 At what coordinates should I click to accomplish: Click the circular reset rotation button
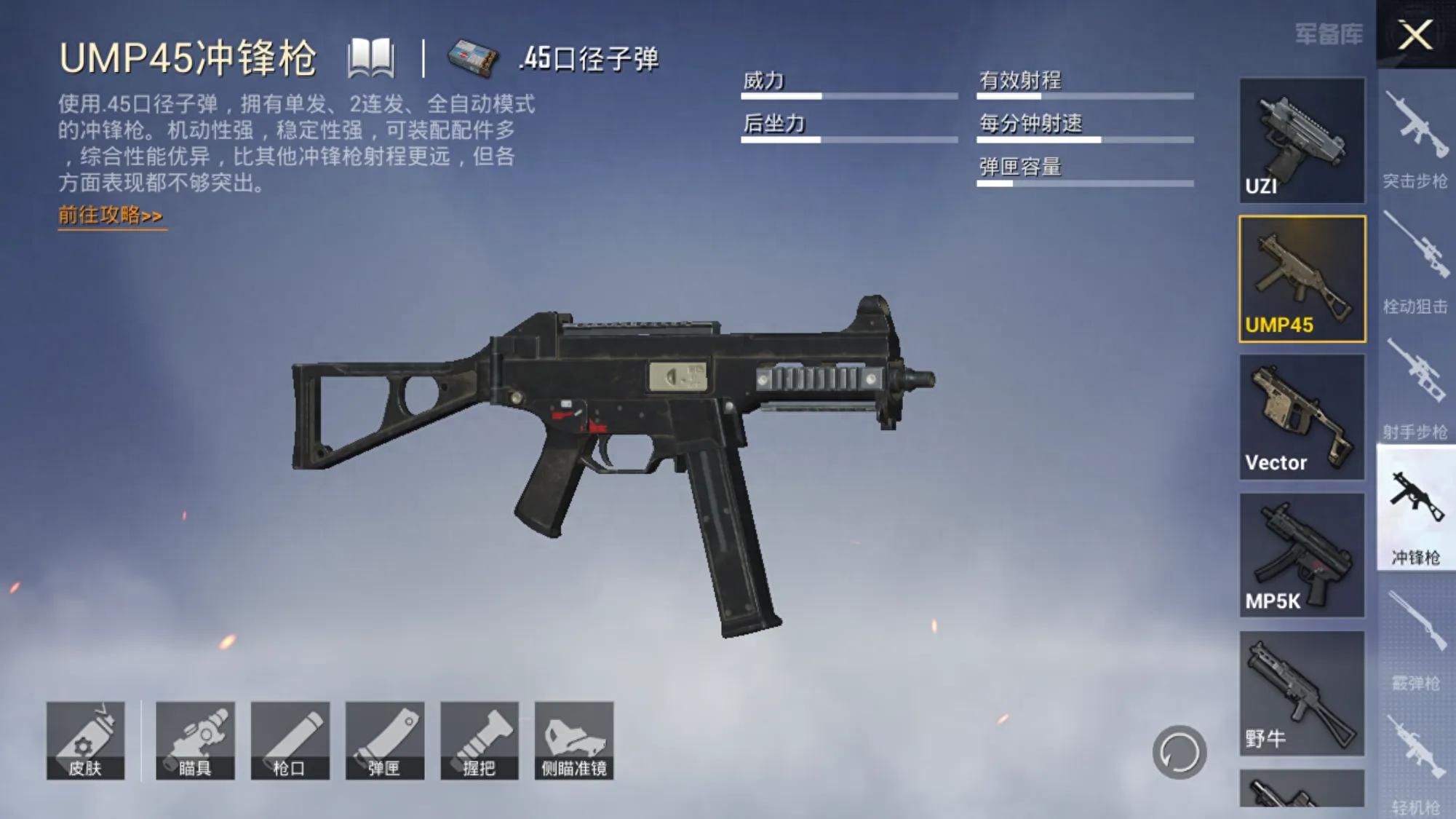pos(1179,752)
